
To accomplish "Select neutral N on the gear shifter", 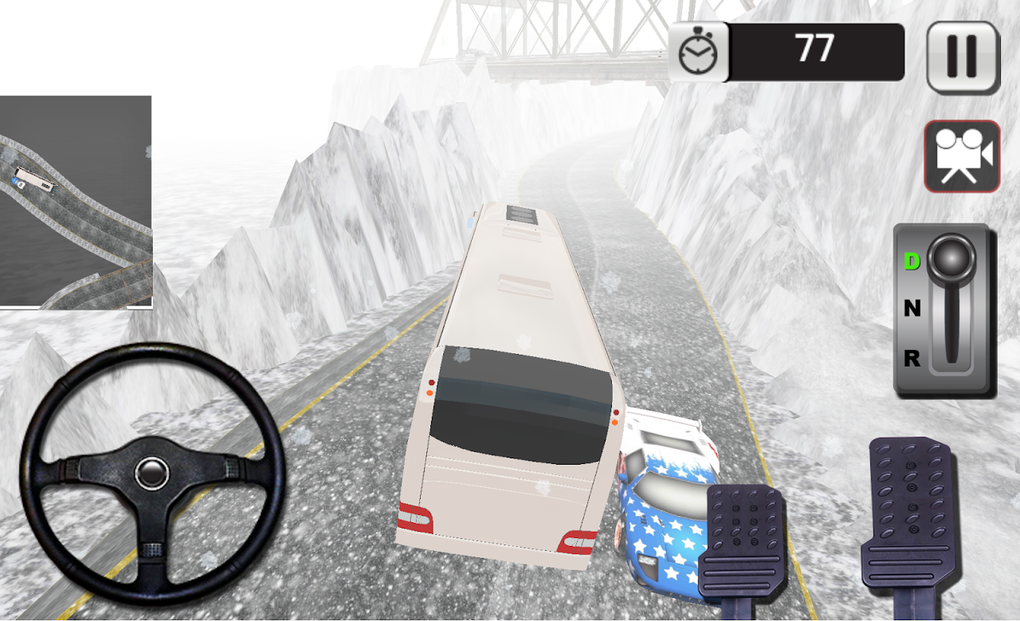I will click(x=911, y=309).
